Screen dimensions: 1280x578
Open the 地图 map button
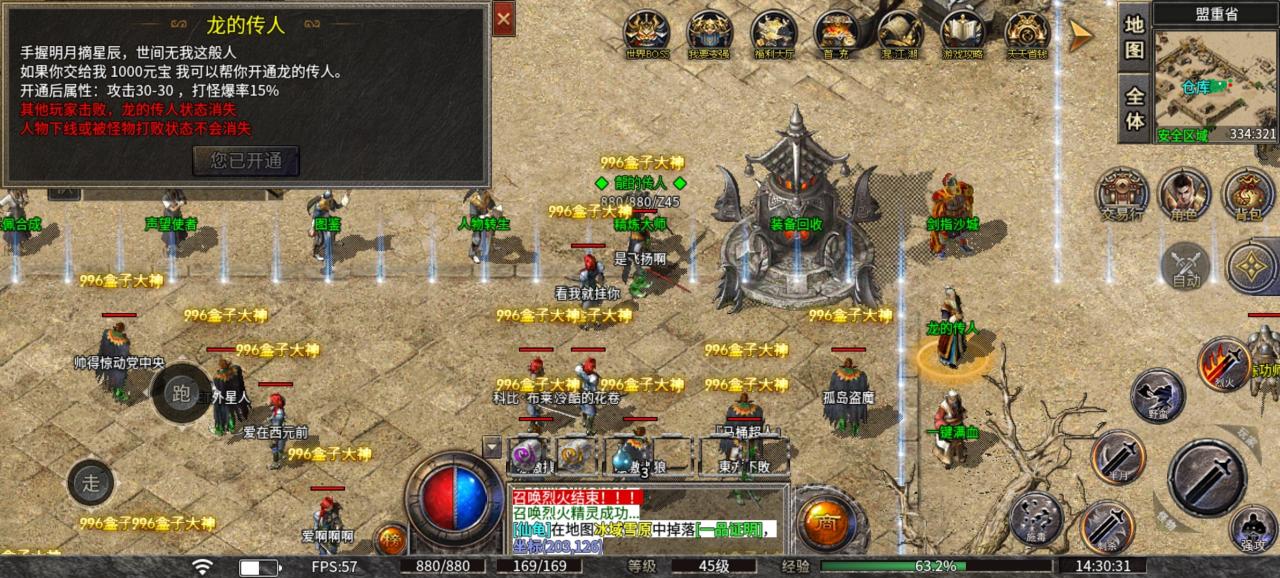tap(1134, 37)
